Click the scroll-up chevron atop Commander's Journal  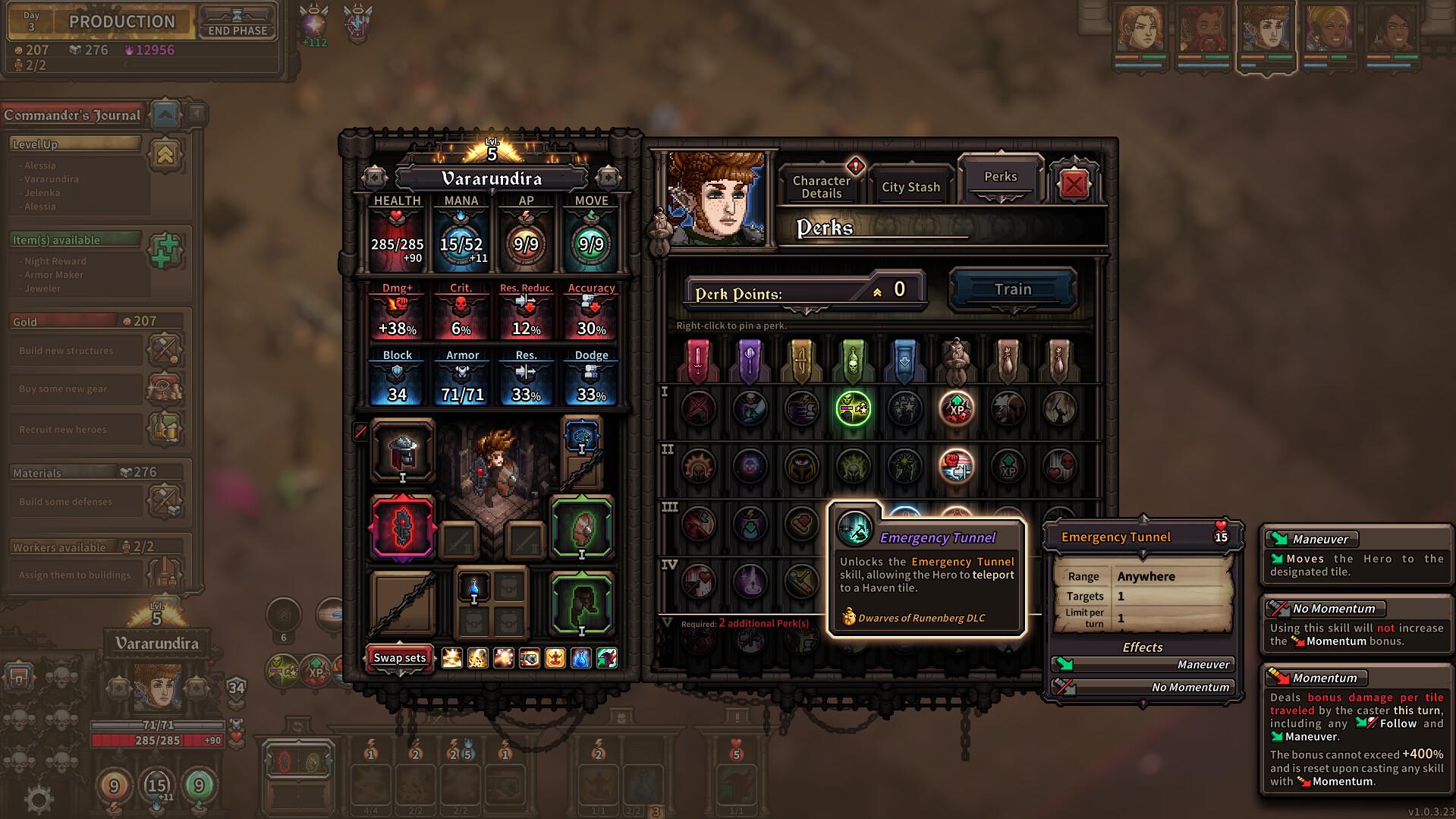click(x=165, y=115)
